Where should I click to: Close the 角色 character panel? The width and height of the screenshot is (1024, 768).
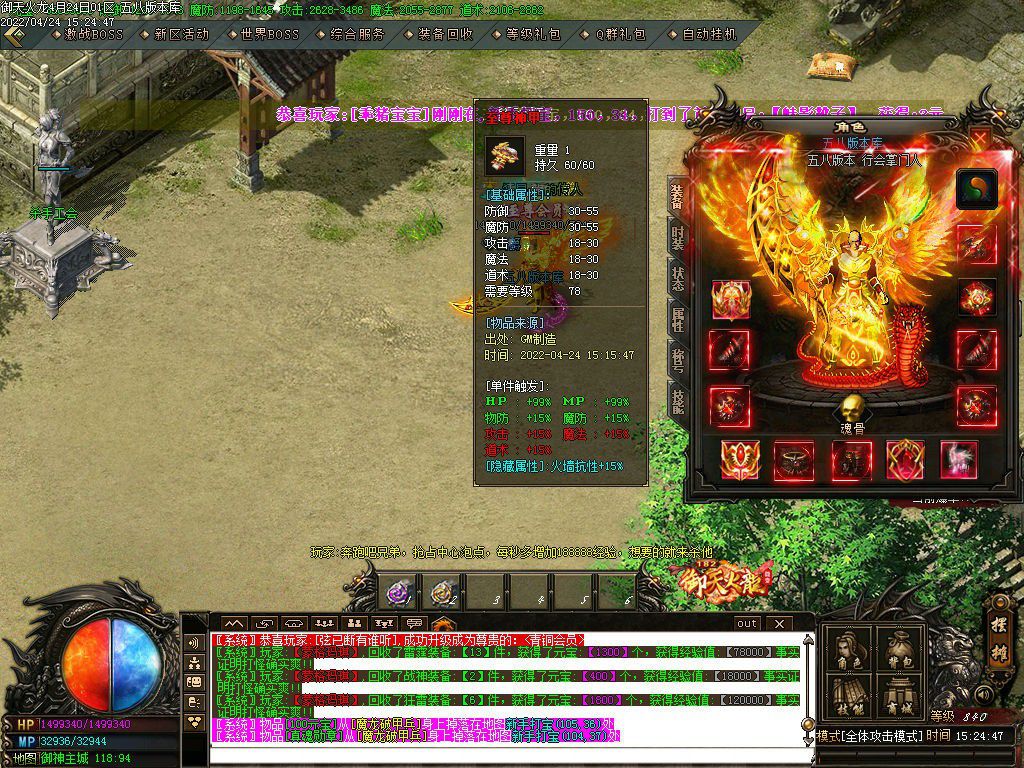[x=979, y=137]
